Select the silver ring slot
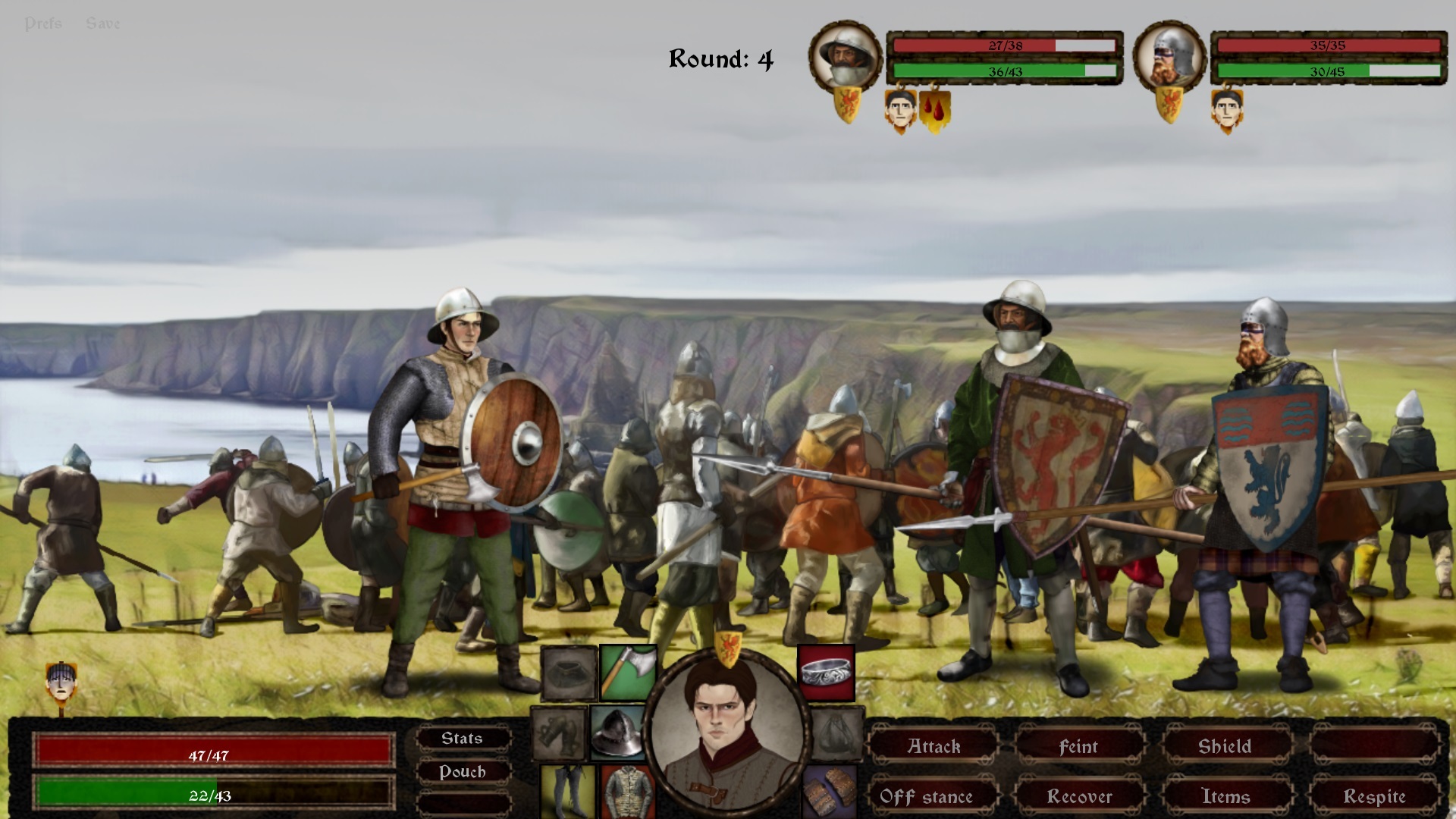 coord(827,672)
